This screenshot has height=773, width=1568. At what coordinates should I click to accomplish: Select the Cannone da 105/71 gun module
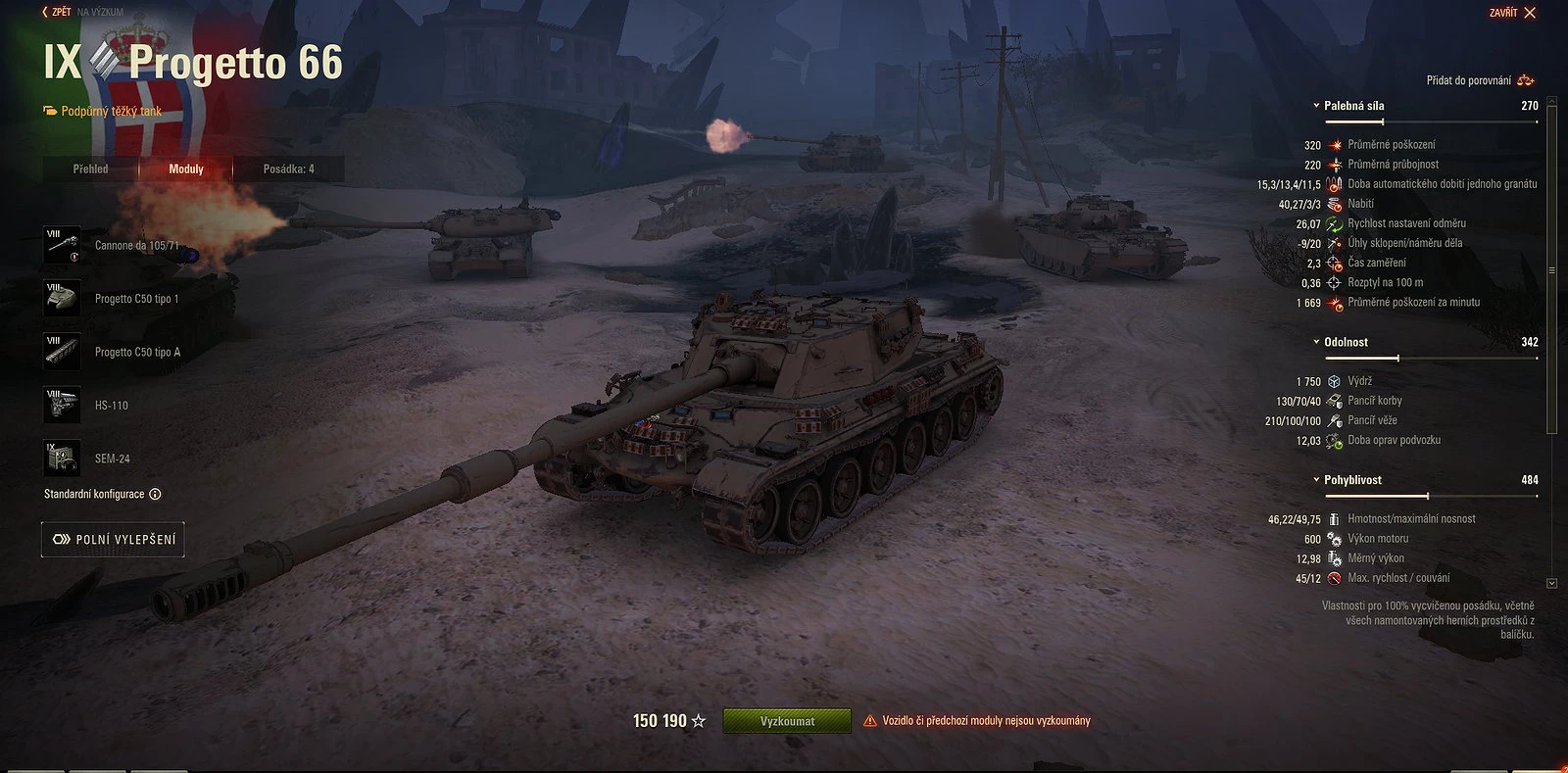coord(62,244)
